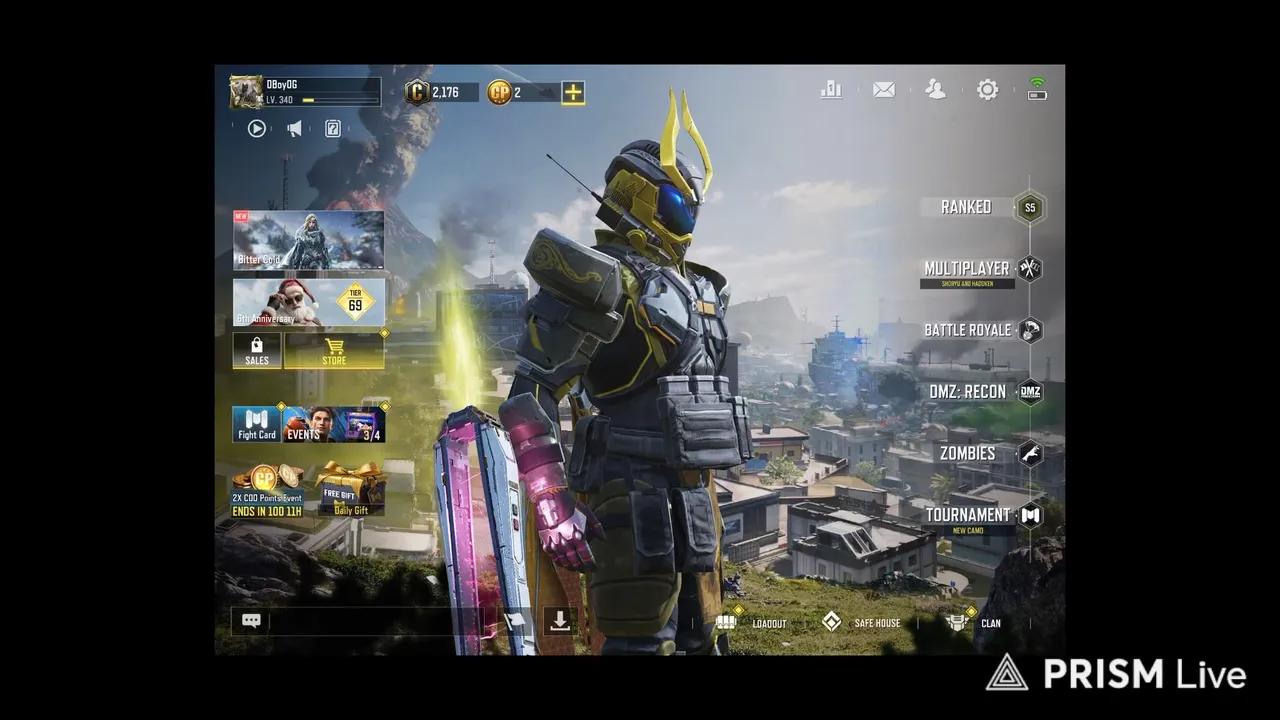Open the help guide clipboard icon

click(x=333, y=128)
